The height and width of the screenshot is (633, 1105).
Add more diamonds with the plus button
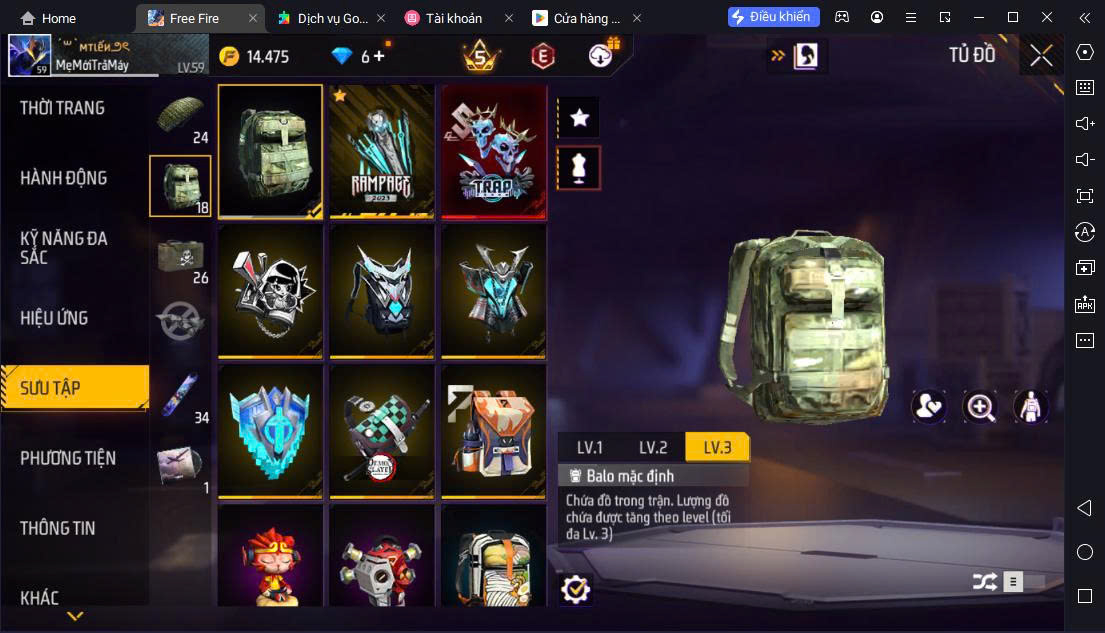pos(379,56)
